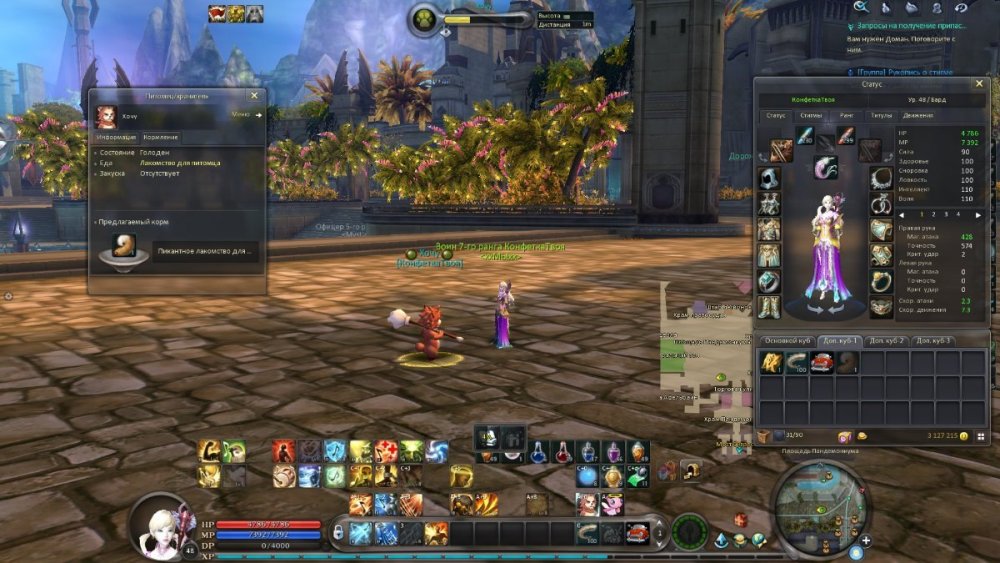The width and height of the screenshot is (1000, 563).
Task: Open the Доп. куб-2 inventory tab
Action: (886, 341)
